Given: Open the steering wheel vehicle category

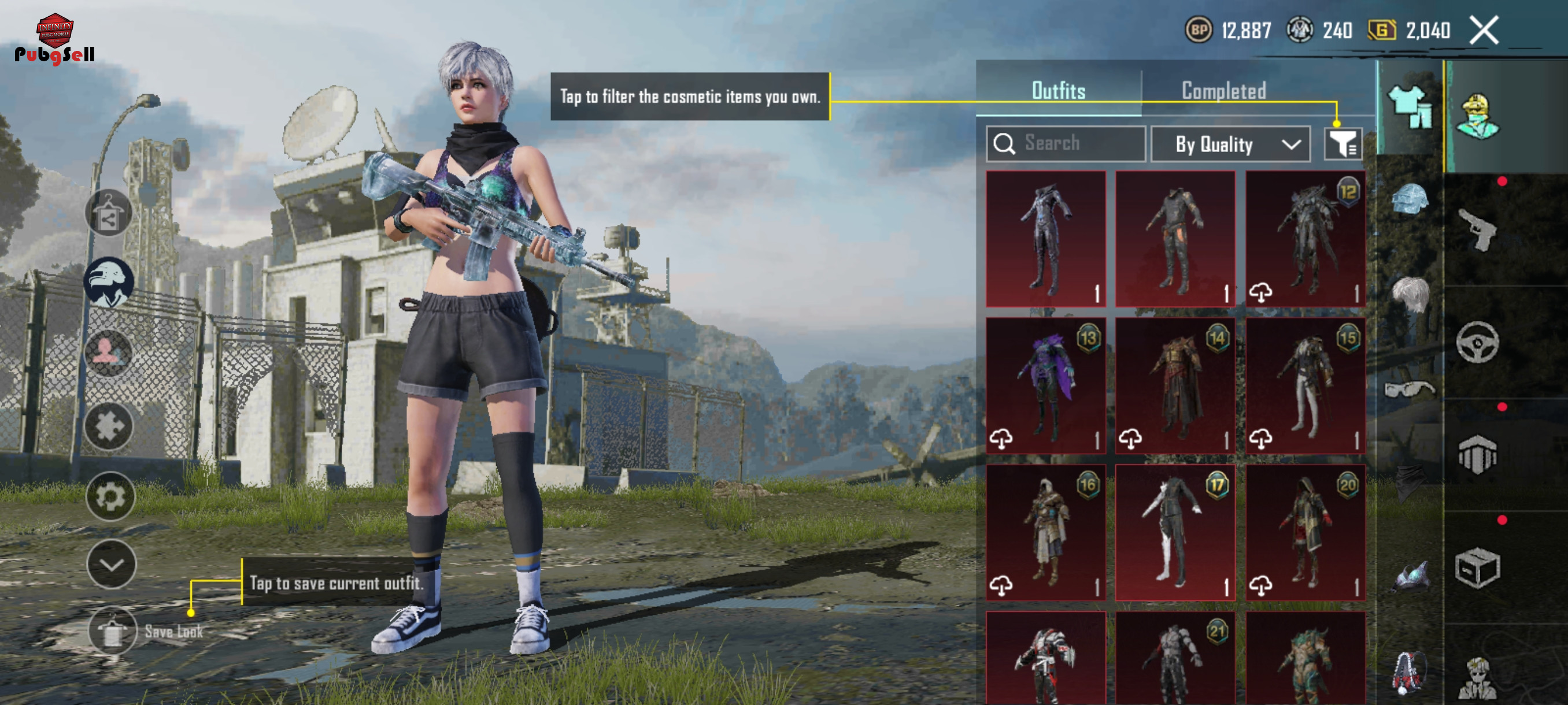Looking at the screenshot, I should [1477, 343].
